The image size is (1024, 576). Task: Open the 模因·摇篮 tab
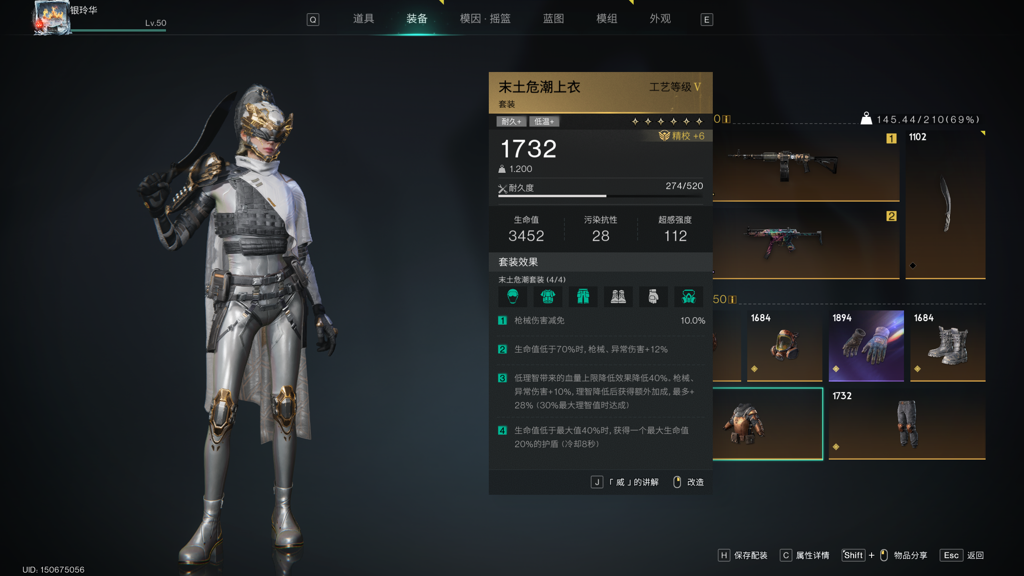click(485, 19)
